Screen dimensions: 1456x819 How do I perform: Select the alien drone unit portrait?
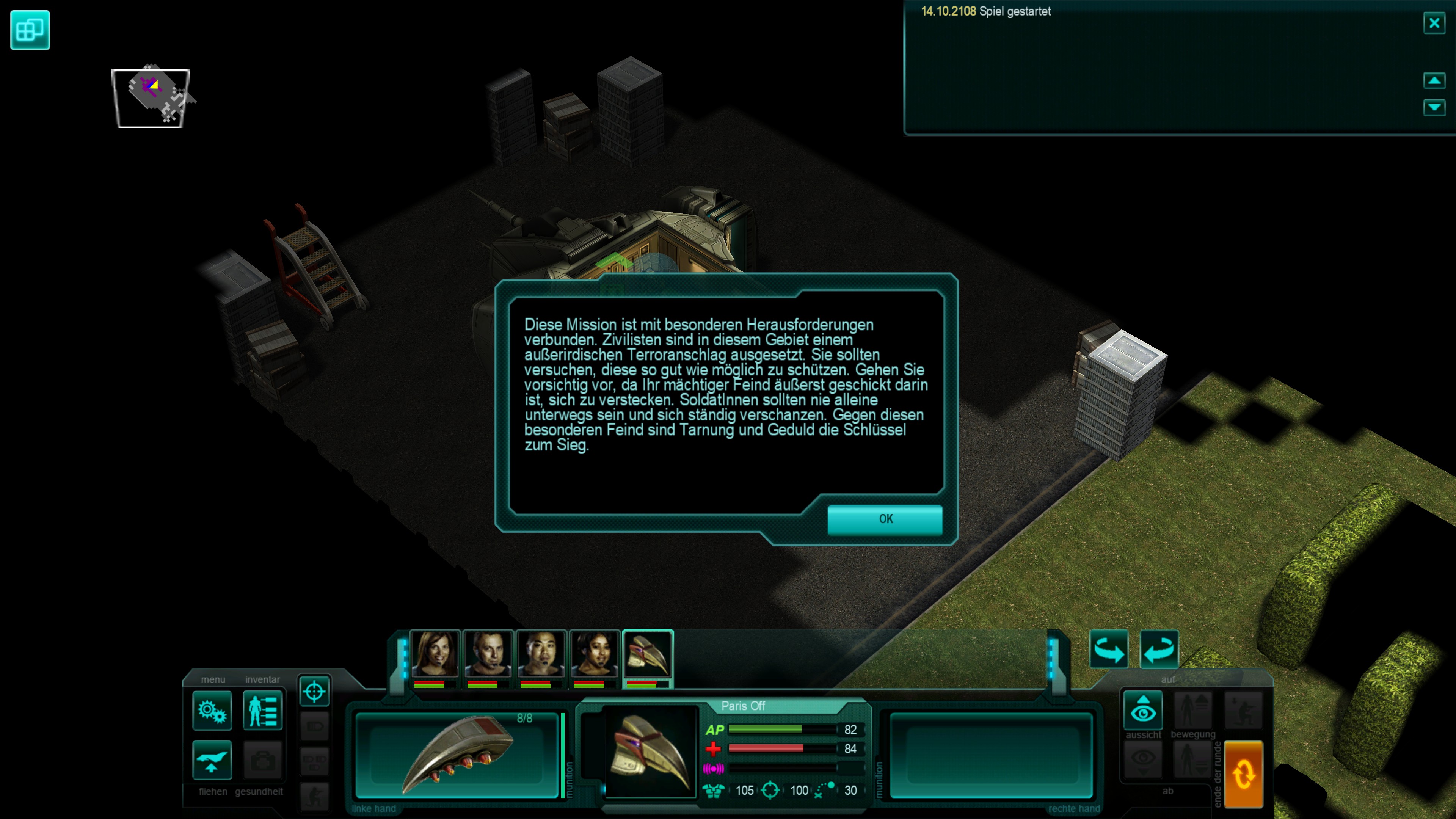[648, 654]
